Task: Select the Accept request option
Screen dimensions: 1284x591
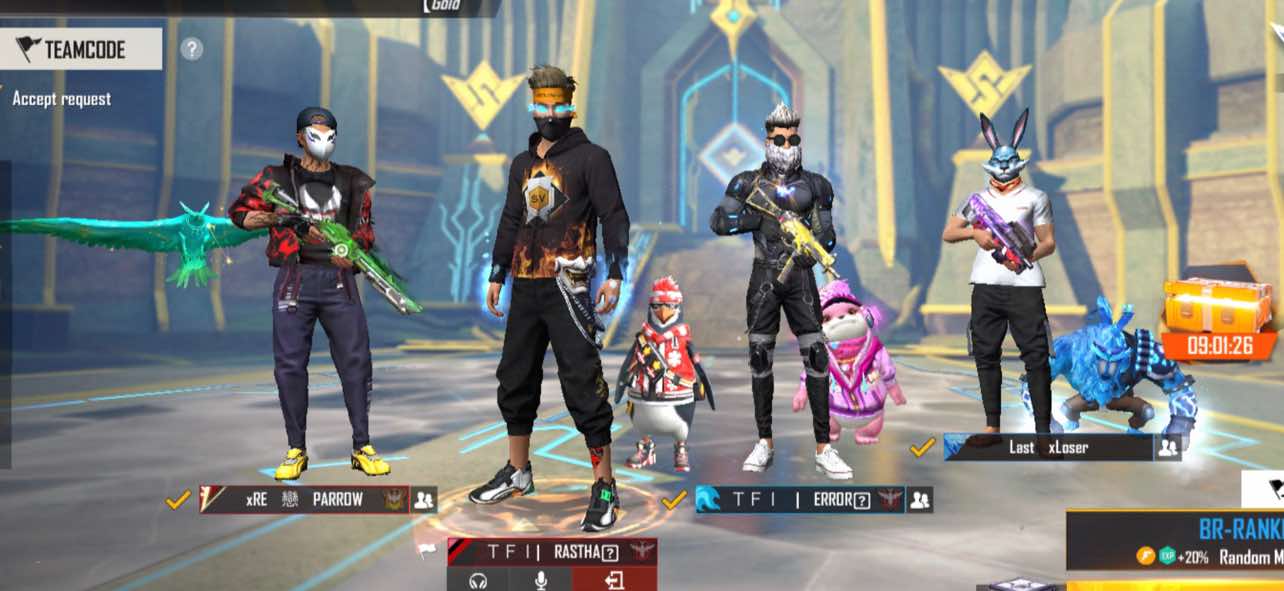Action: pos(61,99)
